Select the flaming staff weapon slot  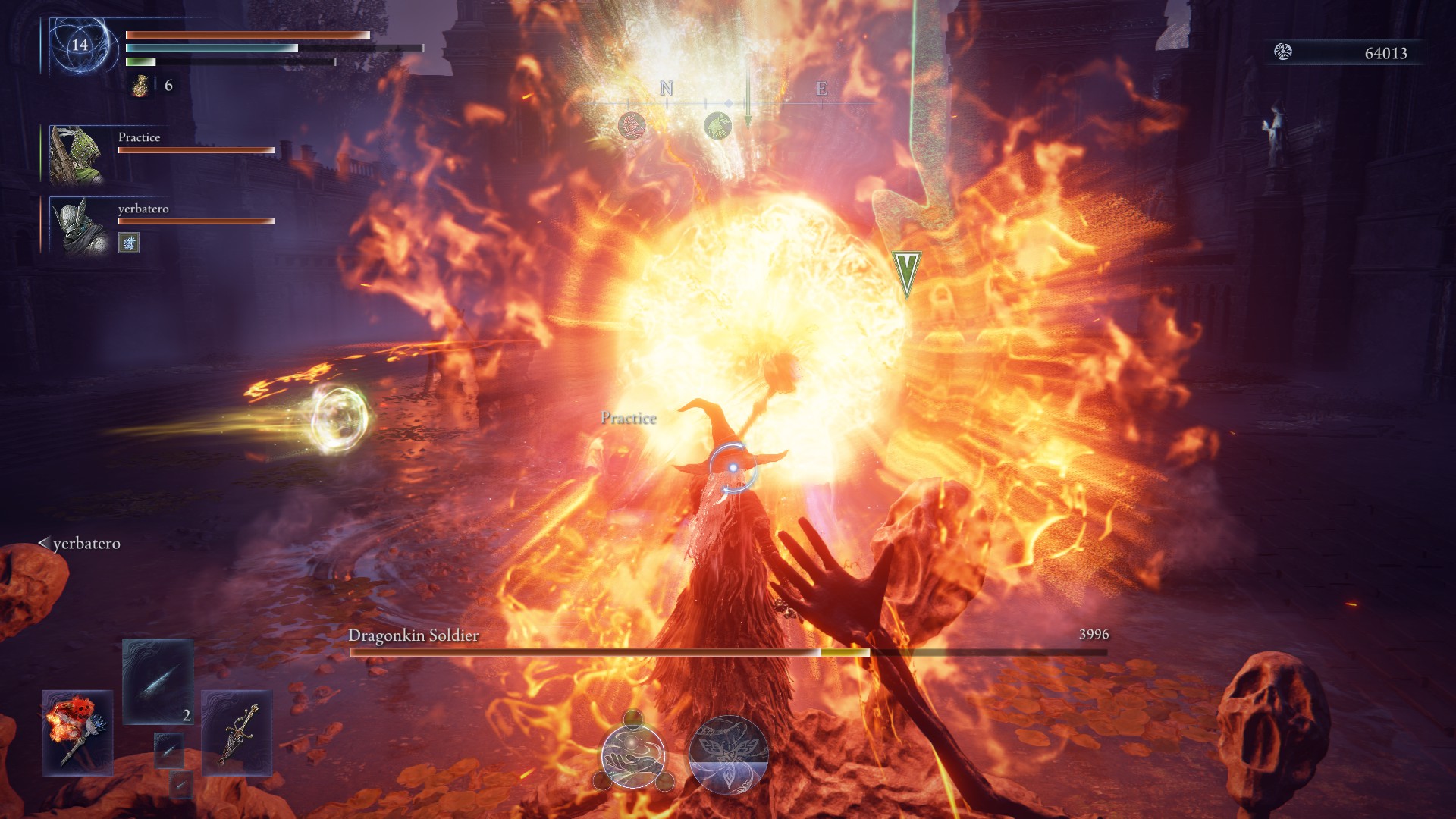pos(77,733)
